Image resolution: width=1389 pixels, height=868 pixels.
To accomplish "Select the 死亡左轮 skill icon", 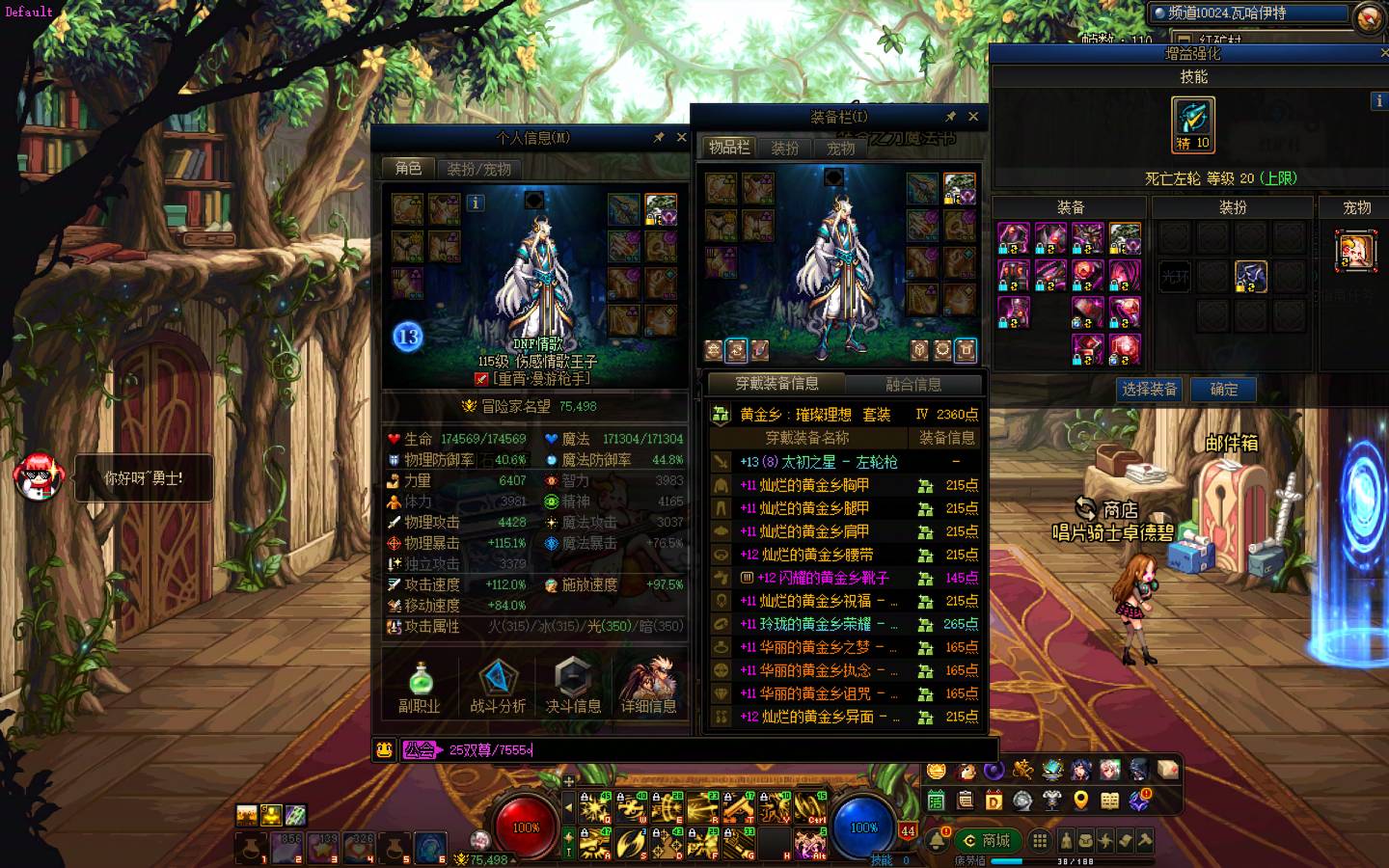I will coord(1193,123).
